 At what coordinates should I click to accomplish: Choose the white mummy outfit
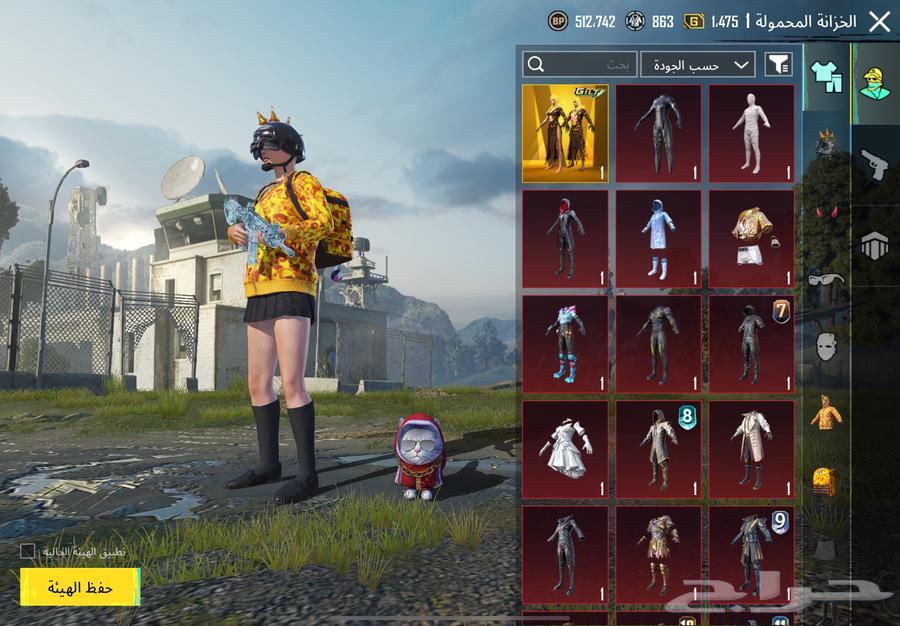(x=752, y=133)
